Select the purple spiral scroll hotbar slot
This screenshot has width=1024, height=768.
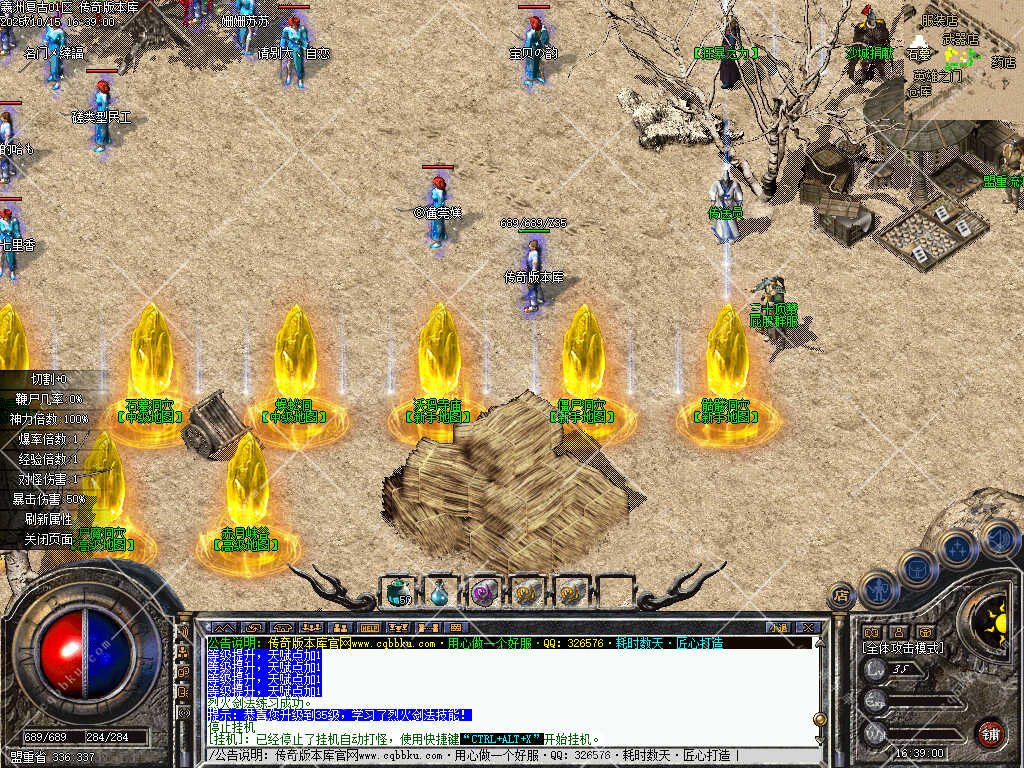[x=484, y=592]
